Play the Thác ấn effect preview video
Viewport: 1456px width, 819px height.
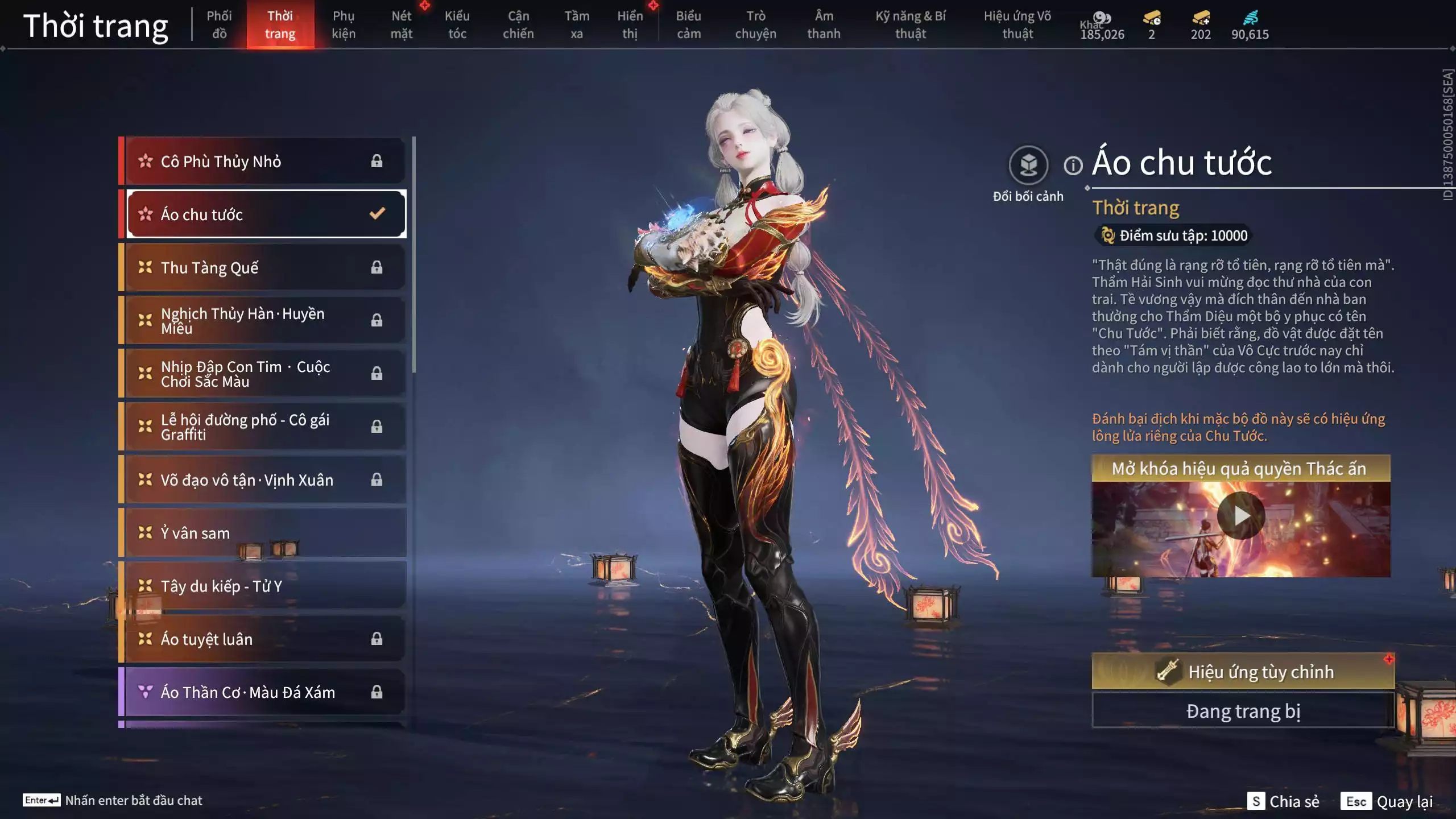tap(1240, 515)
